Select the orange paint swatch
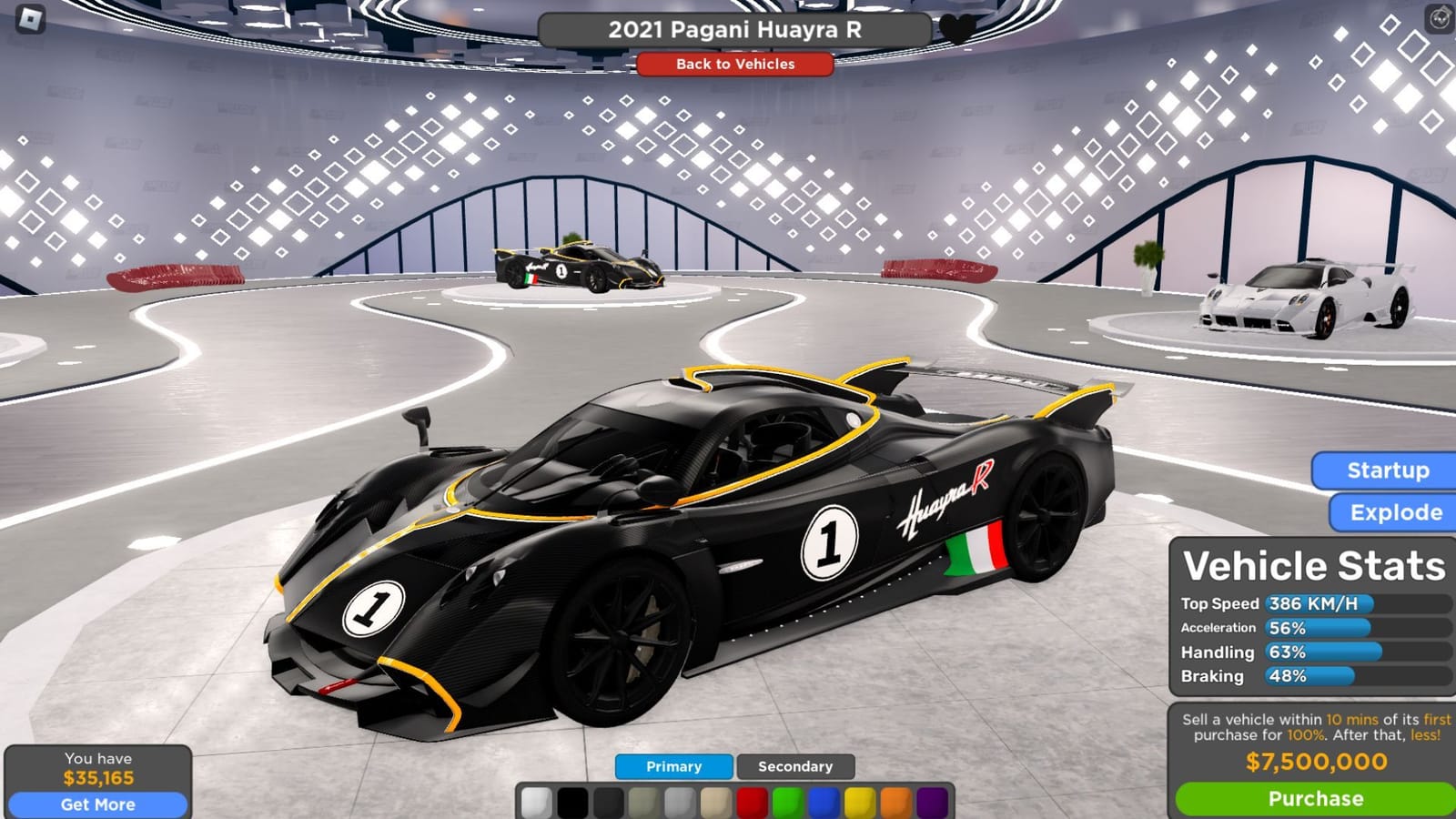Viewport: 1456px width, 819px height. pyautogui.click(x=895, y=801)
